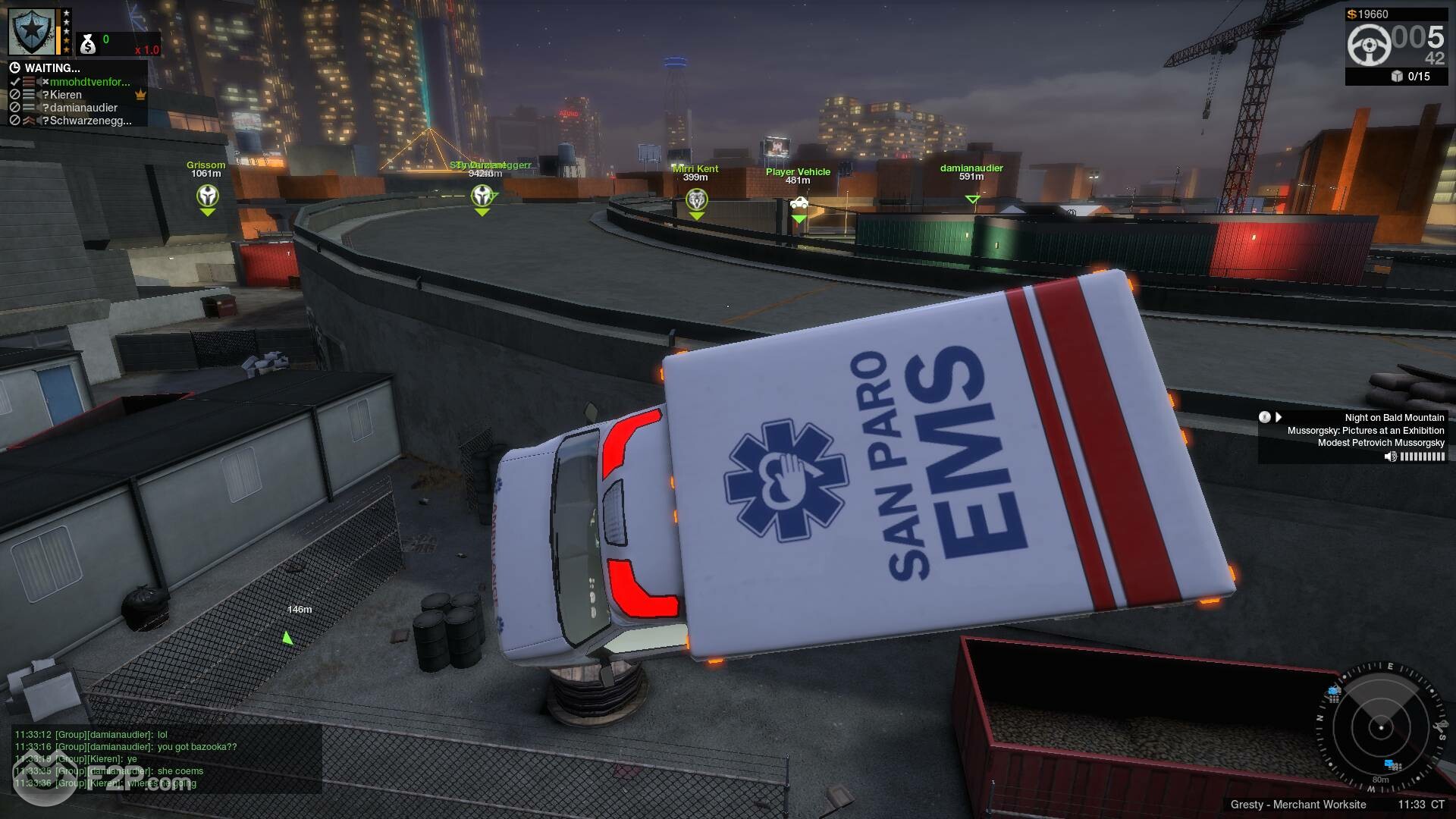Click the steering wheel vehicle icon
The width and height of the screenshot is (1456, 819).
coord(1369,44)
